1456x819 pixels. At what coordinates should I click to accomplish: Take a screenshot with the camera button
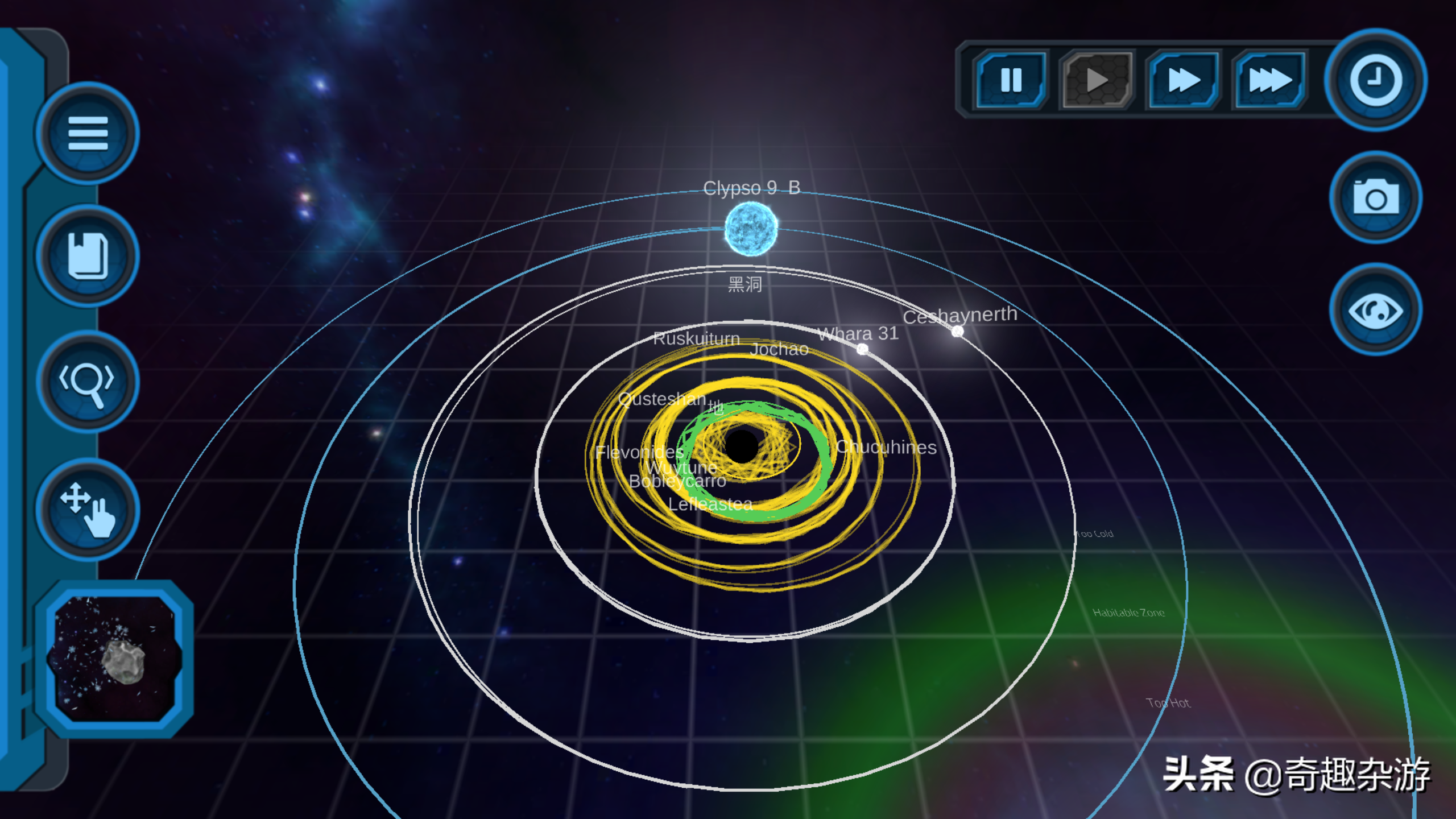[x=1375, y=197]
